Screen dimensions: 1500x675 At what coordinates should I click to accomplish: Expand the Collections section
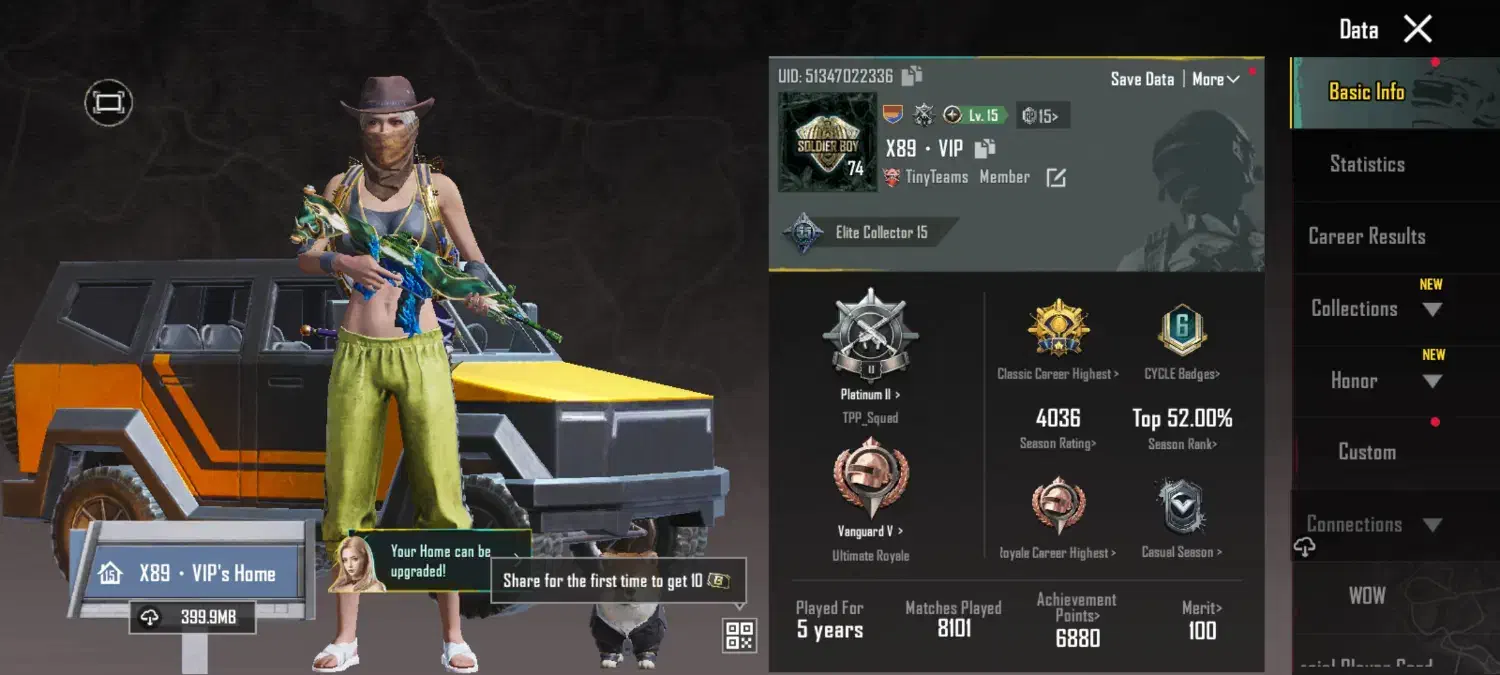[1432, 309]
